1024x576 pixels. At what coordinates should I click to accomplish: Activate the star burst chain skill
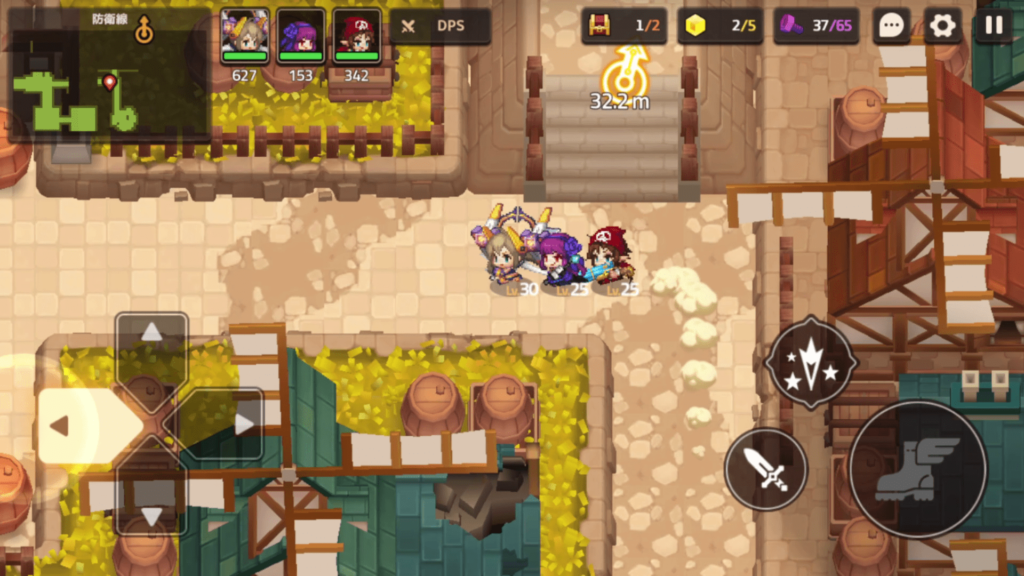point(811,362)
